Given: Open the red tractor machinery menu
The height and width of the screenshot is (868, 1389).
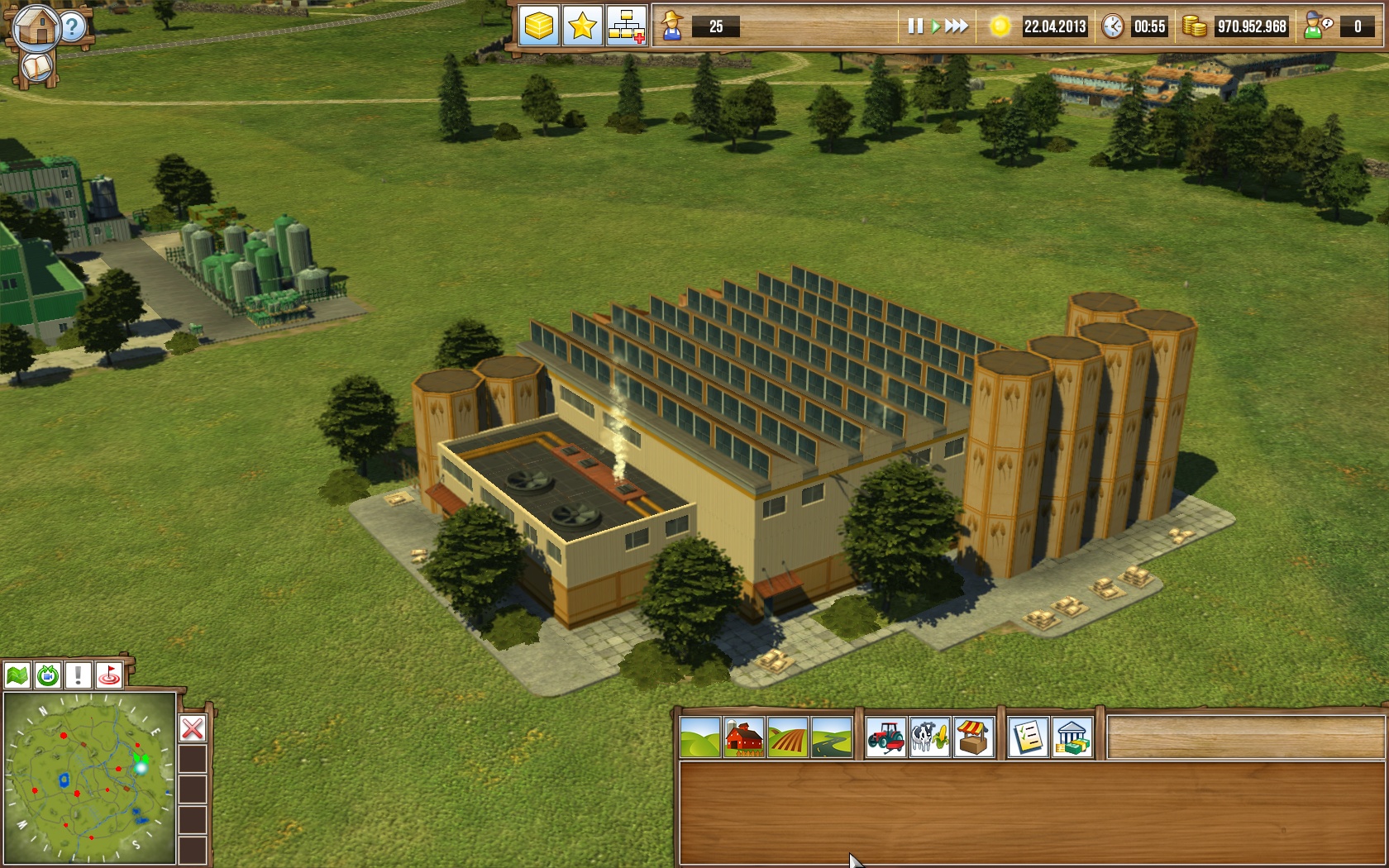Looking at the screenshot, I should coord(886,737).
